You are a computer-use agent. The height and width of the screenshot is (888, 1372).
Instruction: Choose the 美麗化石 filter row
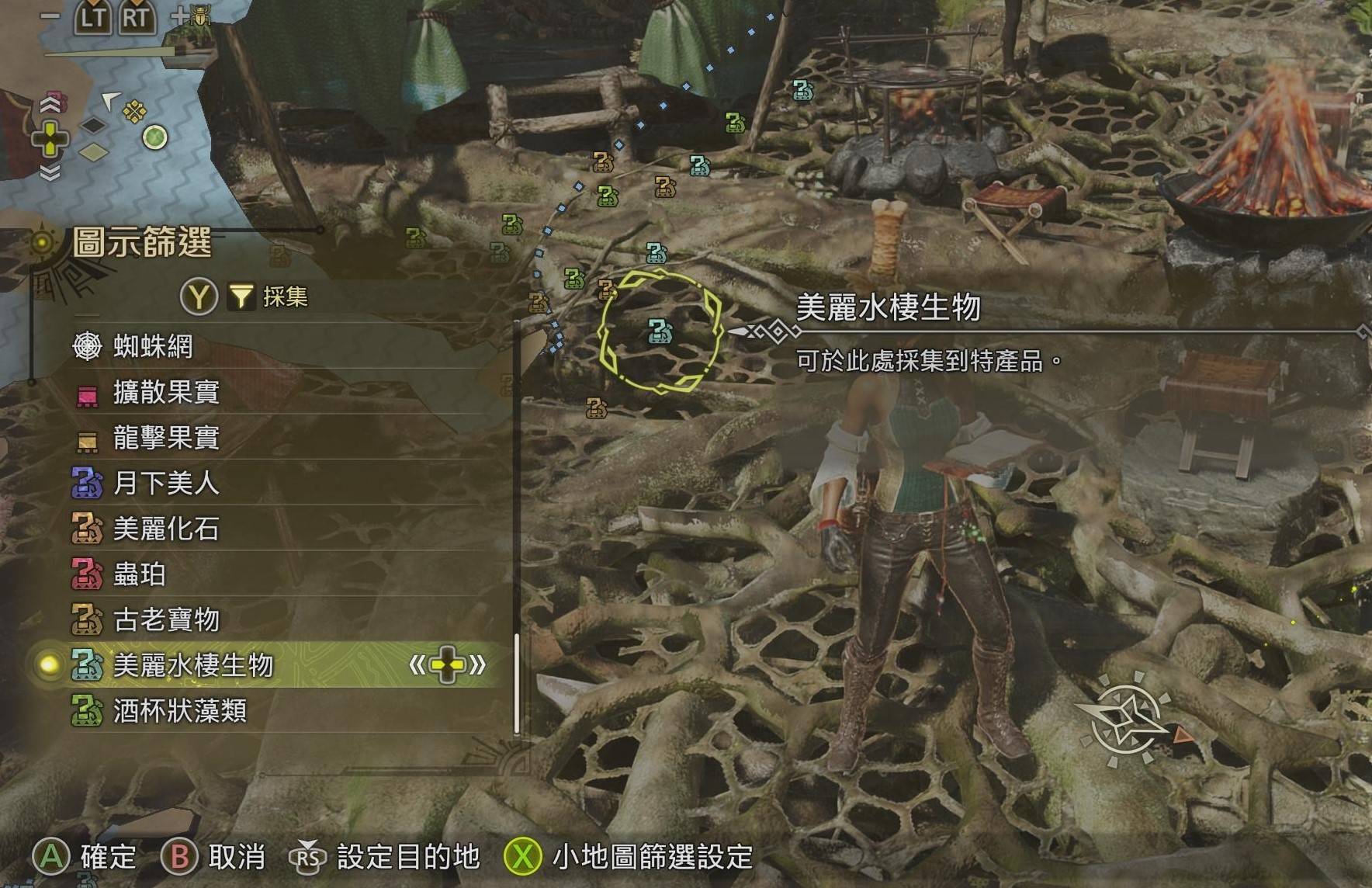point(166,529)
